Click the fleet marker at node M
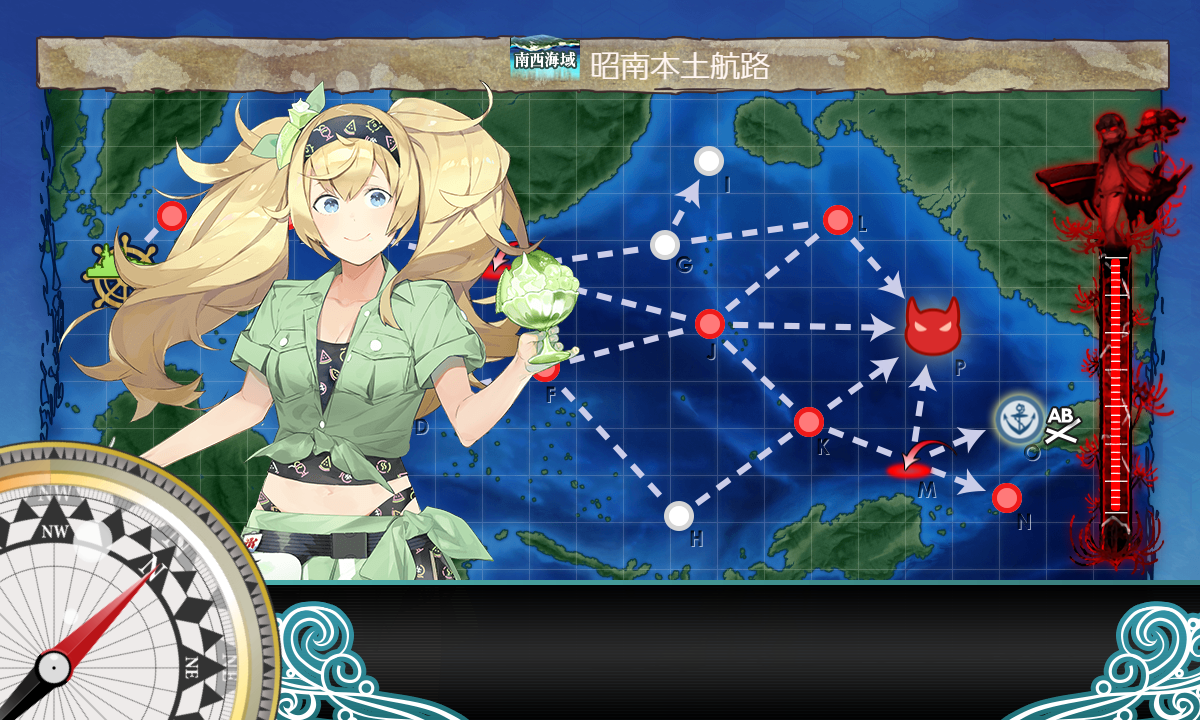The width and height of the screenshot is (1200, 720). pos(909,468)
